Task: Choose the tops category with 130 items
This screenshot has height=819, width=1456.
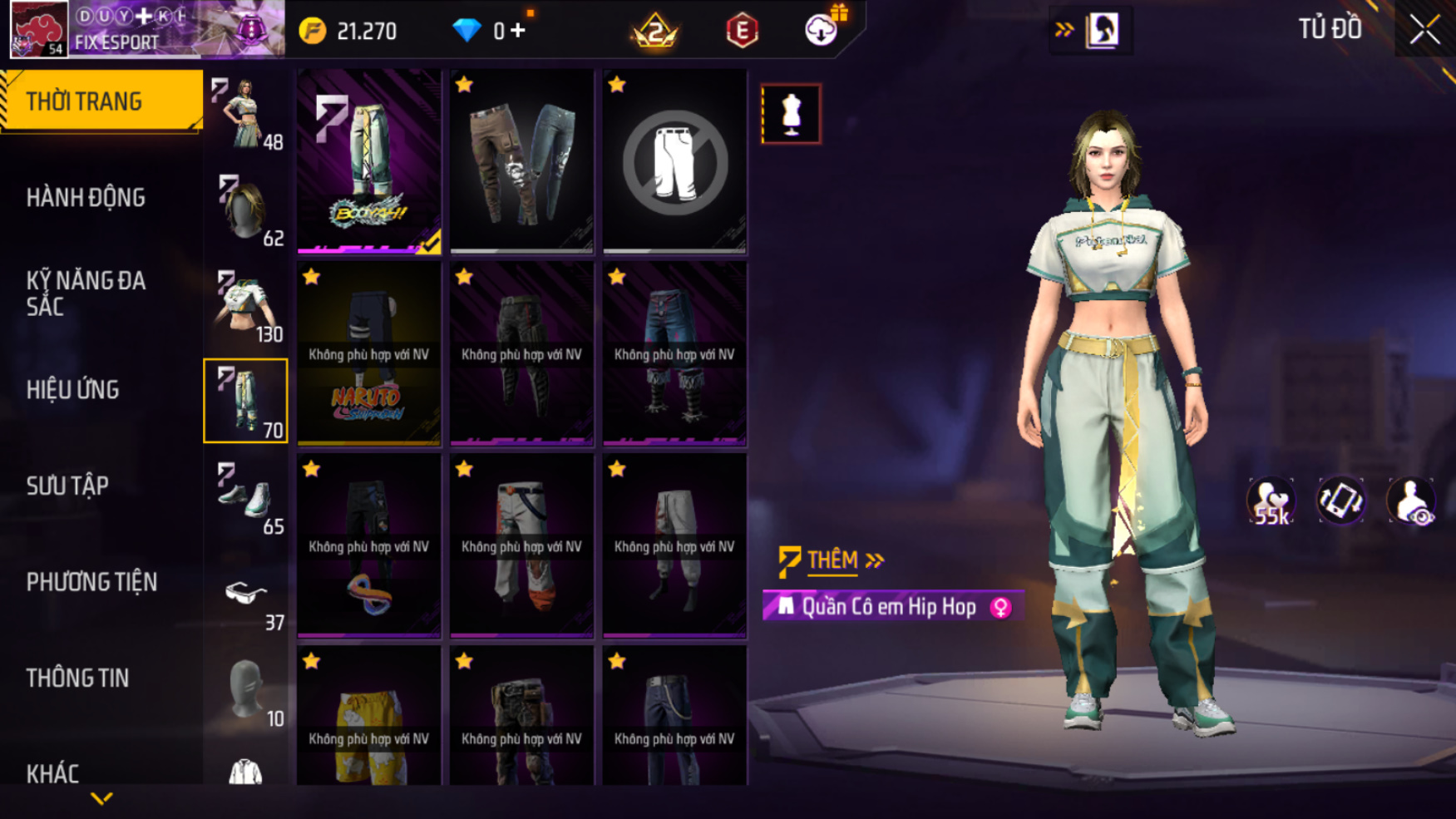Action: coord(246,305)
